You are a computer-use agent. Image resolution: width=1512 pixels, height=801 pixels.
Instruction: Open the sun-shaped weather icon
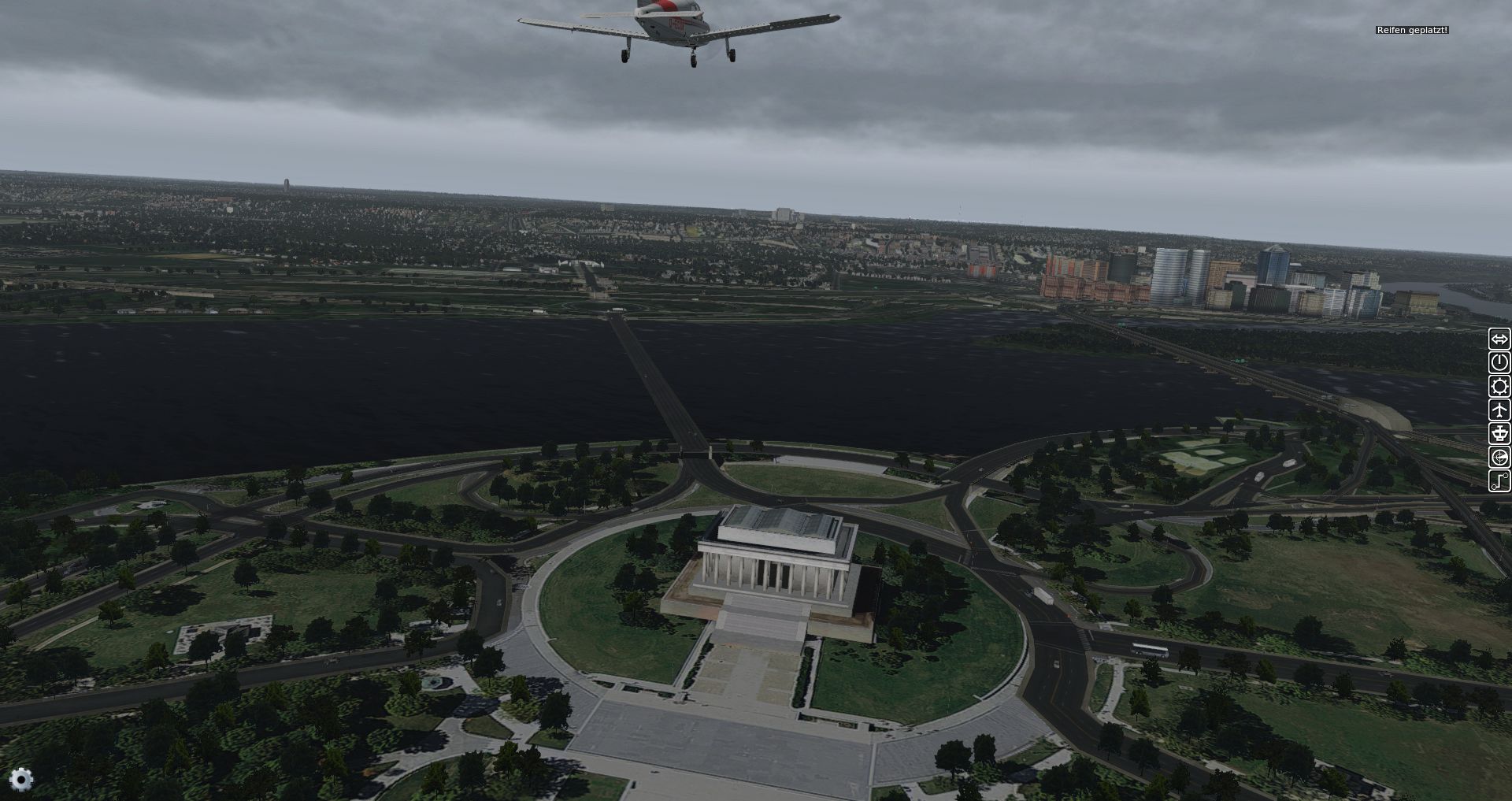(1499, 386)
